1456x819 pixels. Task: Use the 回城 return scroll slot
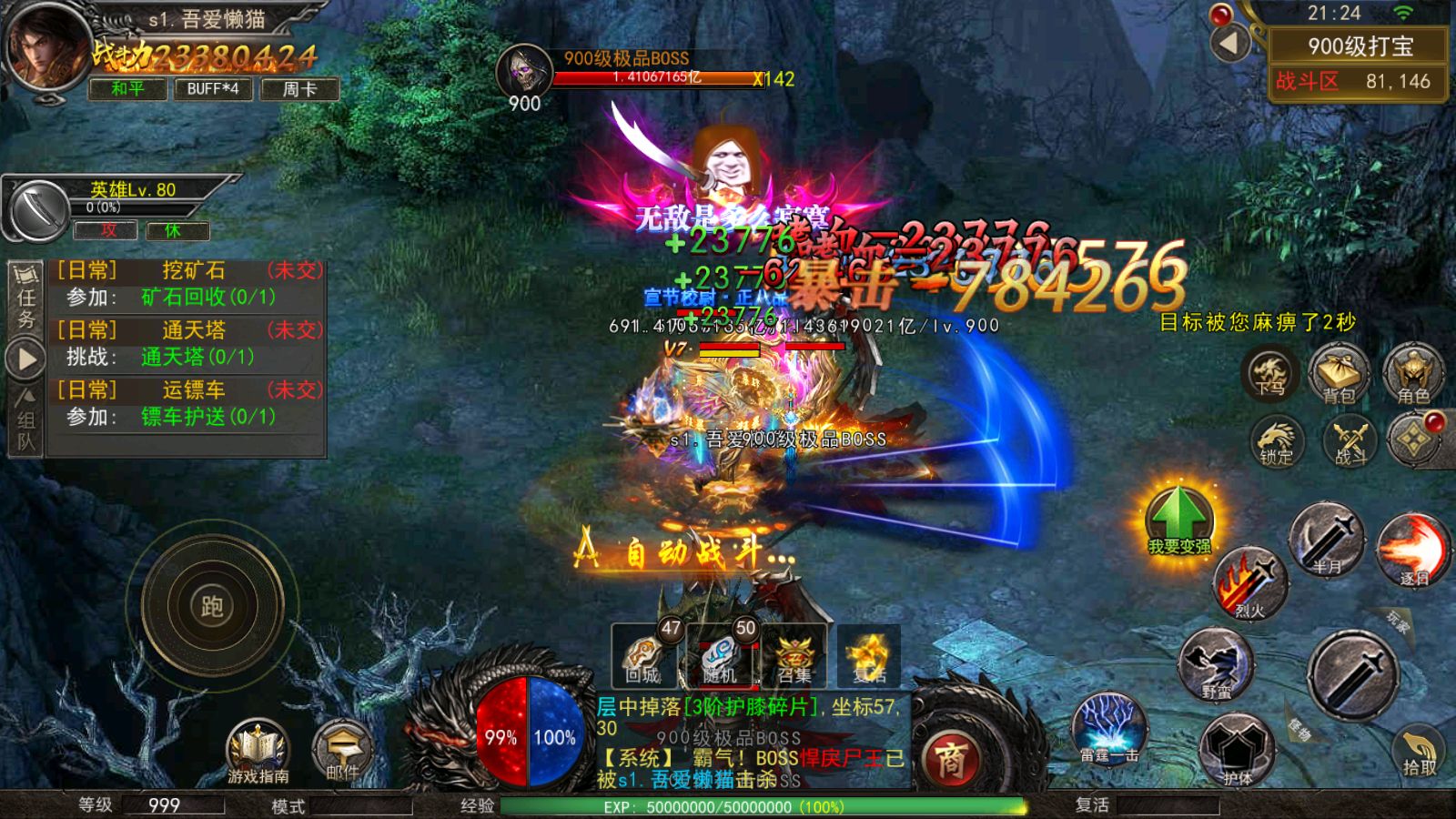coord(642,657)
